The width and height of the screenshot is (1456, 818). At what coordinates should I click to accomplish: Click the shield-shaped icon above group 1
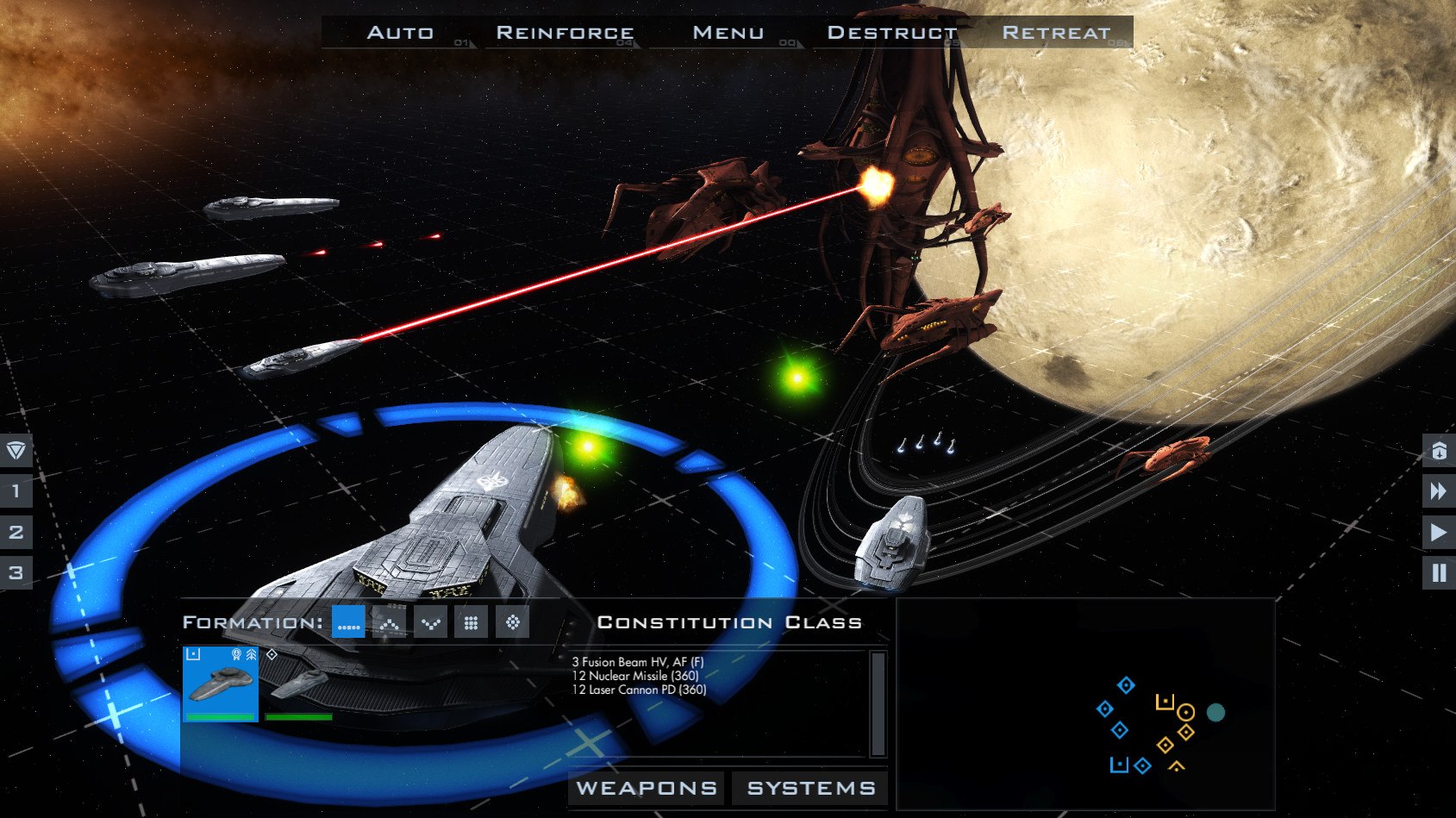point(16,450)
